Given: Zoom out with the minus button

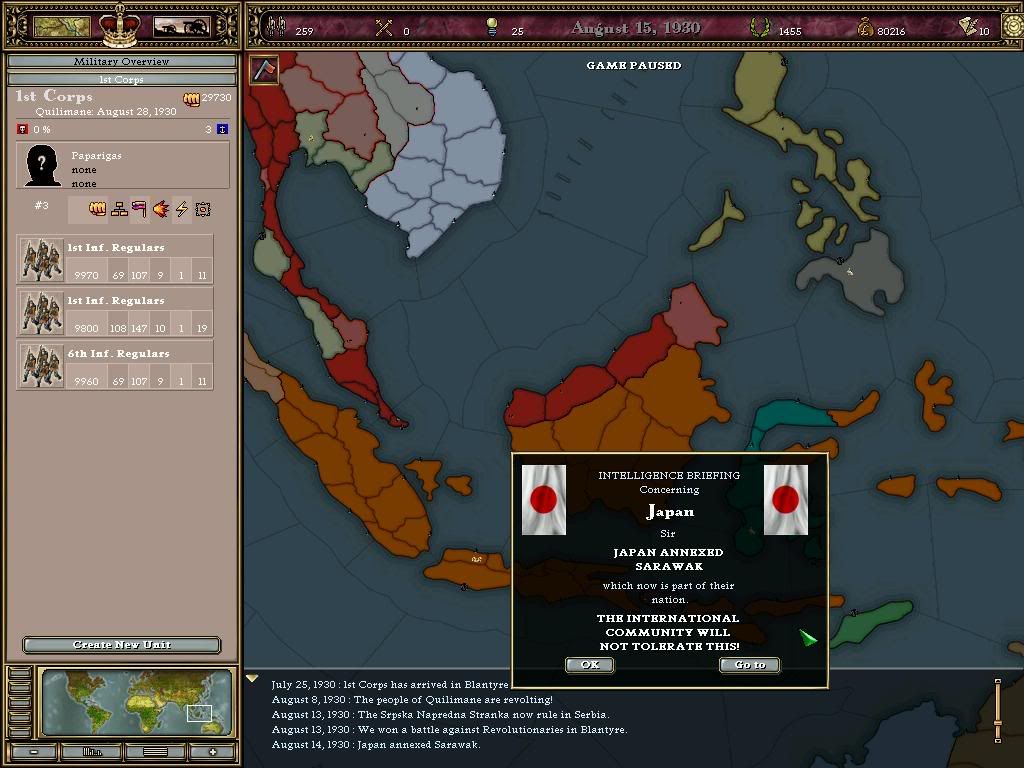Looking at the screenshot, I should tap(35, 752).
